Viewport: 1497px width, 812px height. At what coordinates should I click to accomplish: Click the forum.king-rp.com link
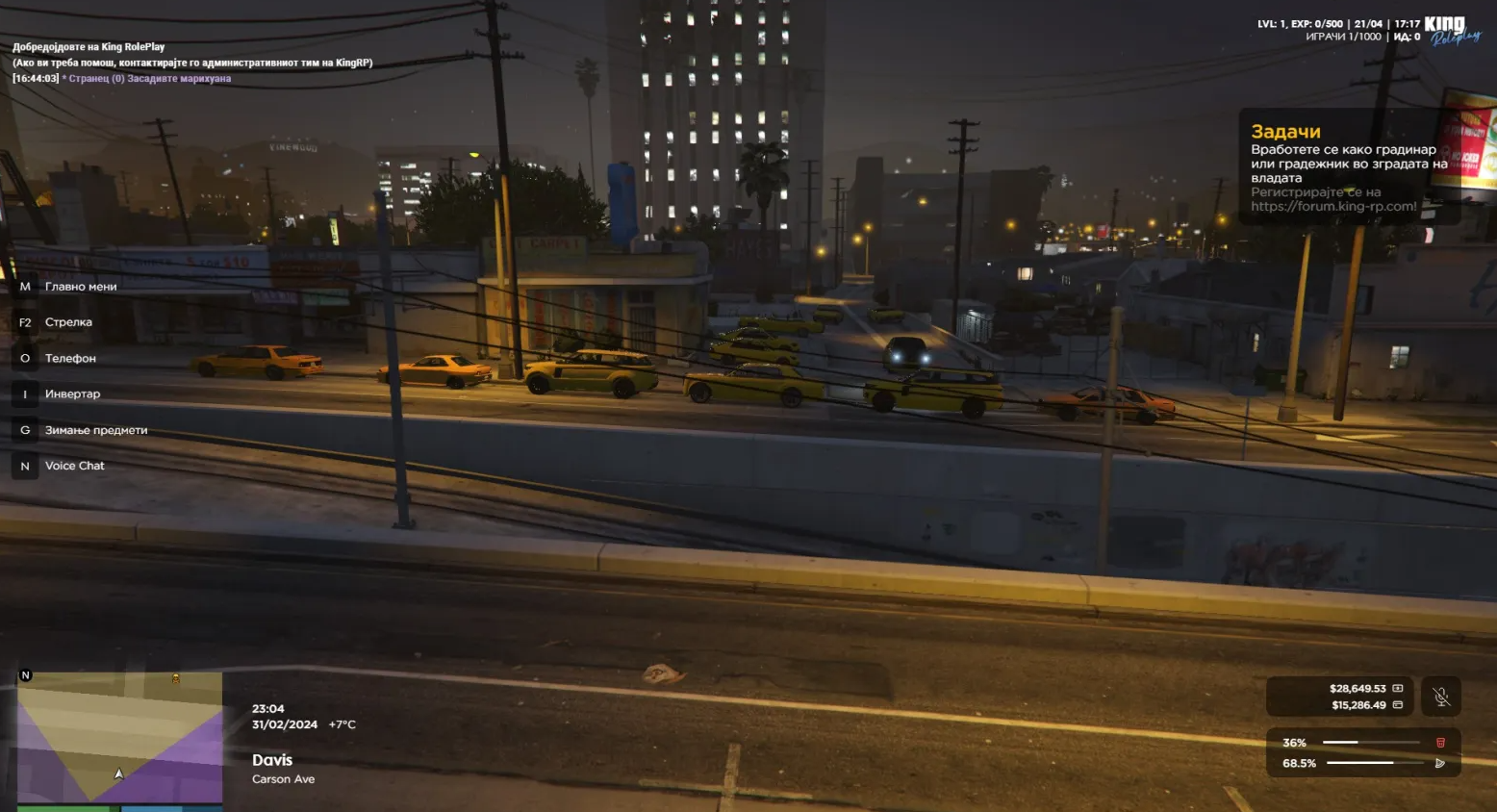click(x=1333, y=206)
